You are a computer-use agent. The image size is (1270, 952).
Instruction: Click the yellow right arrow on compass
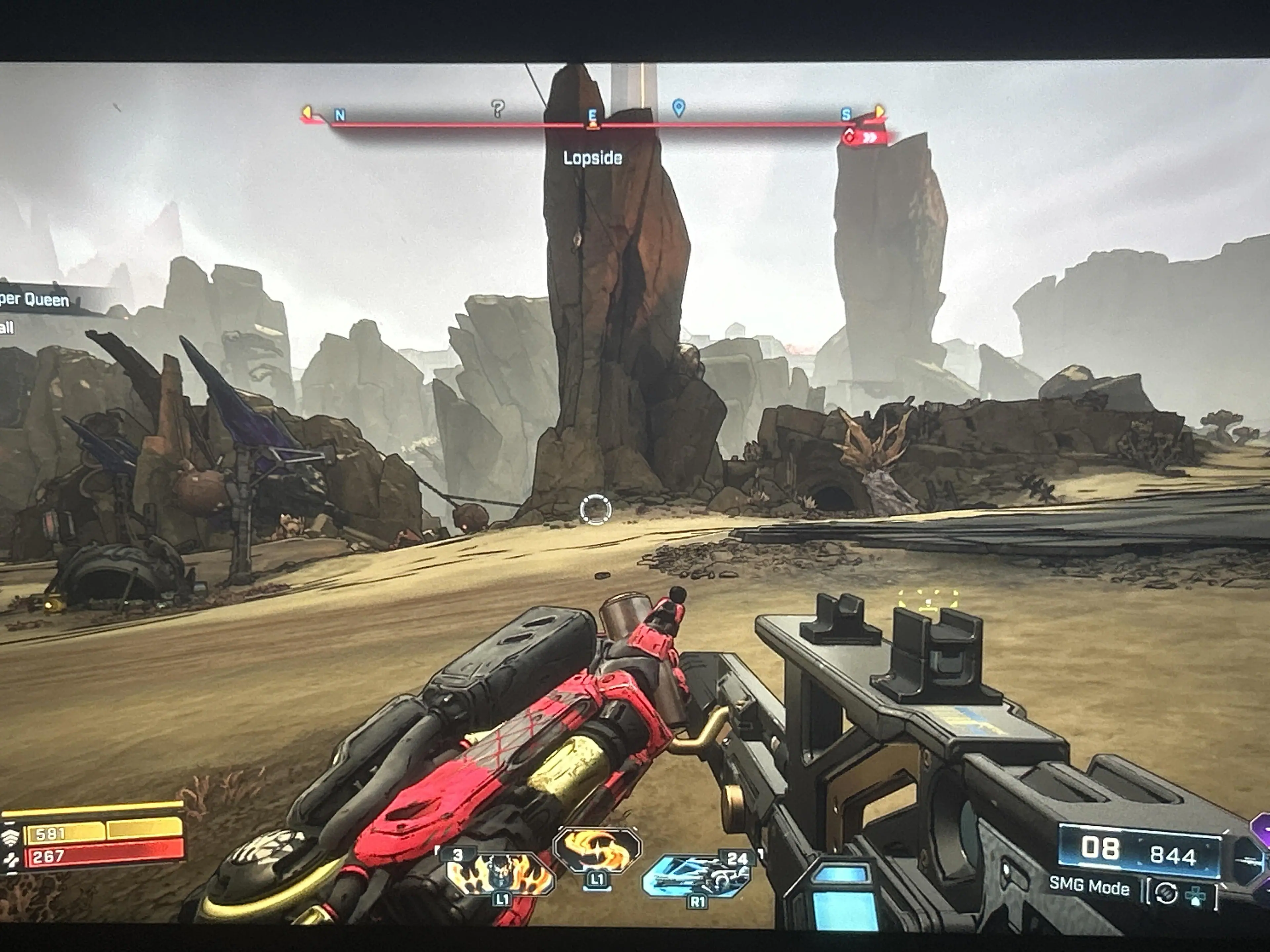click(878, 110)
